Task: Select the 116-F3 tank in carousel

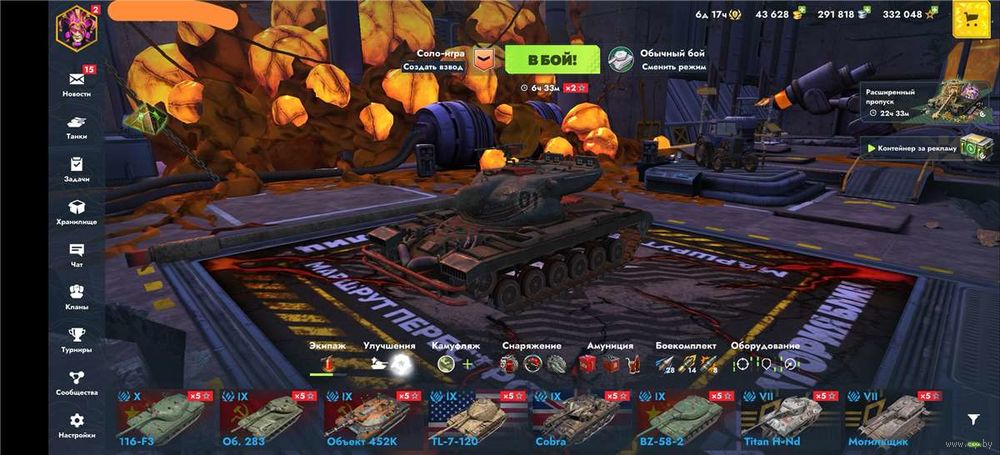Action: pos(162,418)
